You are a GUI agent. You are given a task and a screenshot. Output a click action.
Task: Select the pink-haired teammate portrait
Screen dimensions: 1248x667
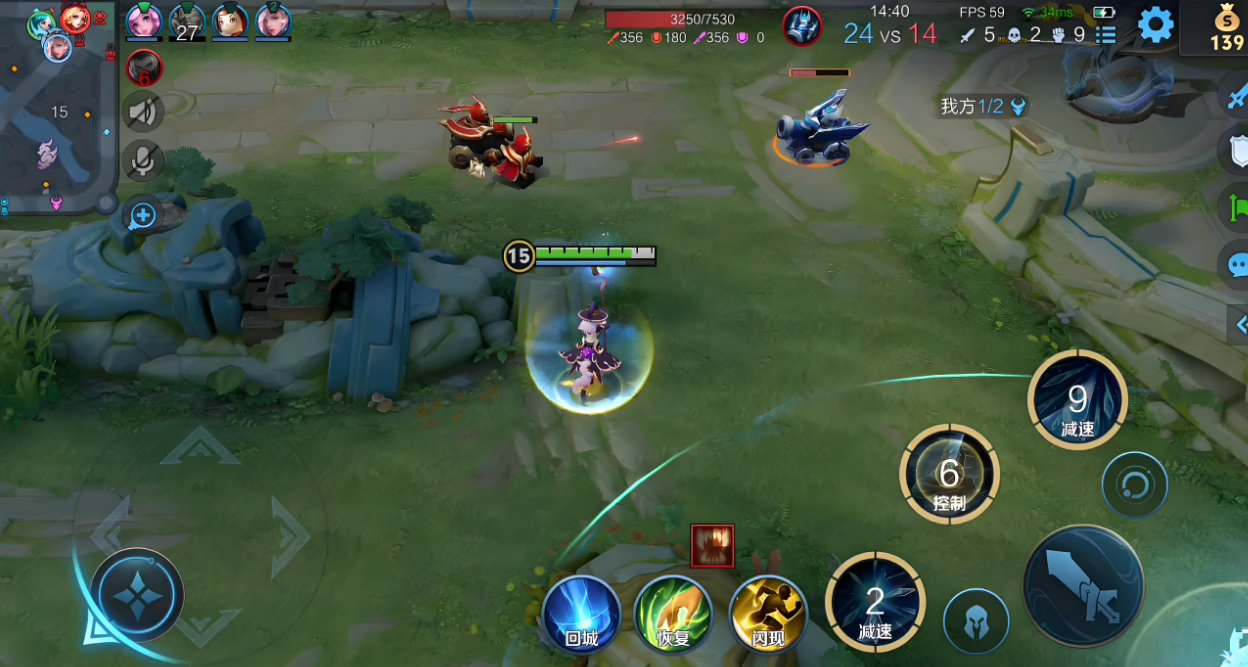[x=143, y=20]
